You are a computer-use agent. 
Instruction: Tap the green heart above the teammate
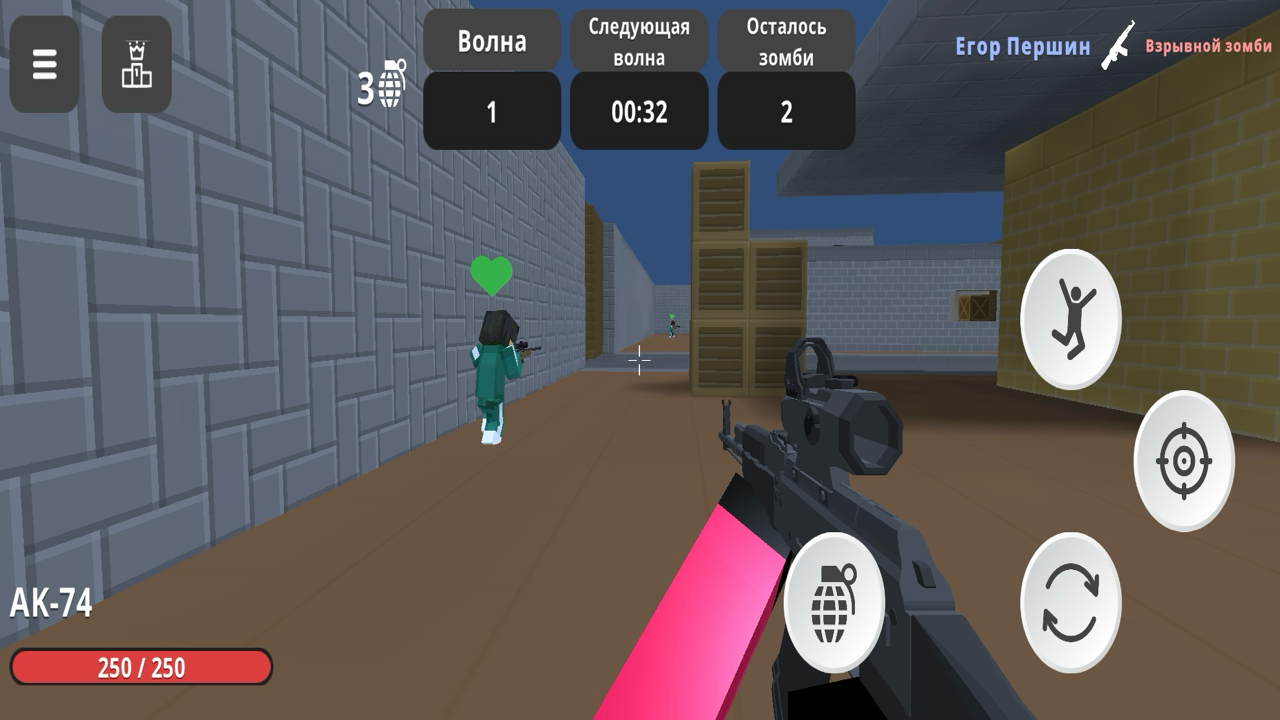(x=489, y=276)
